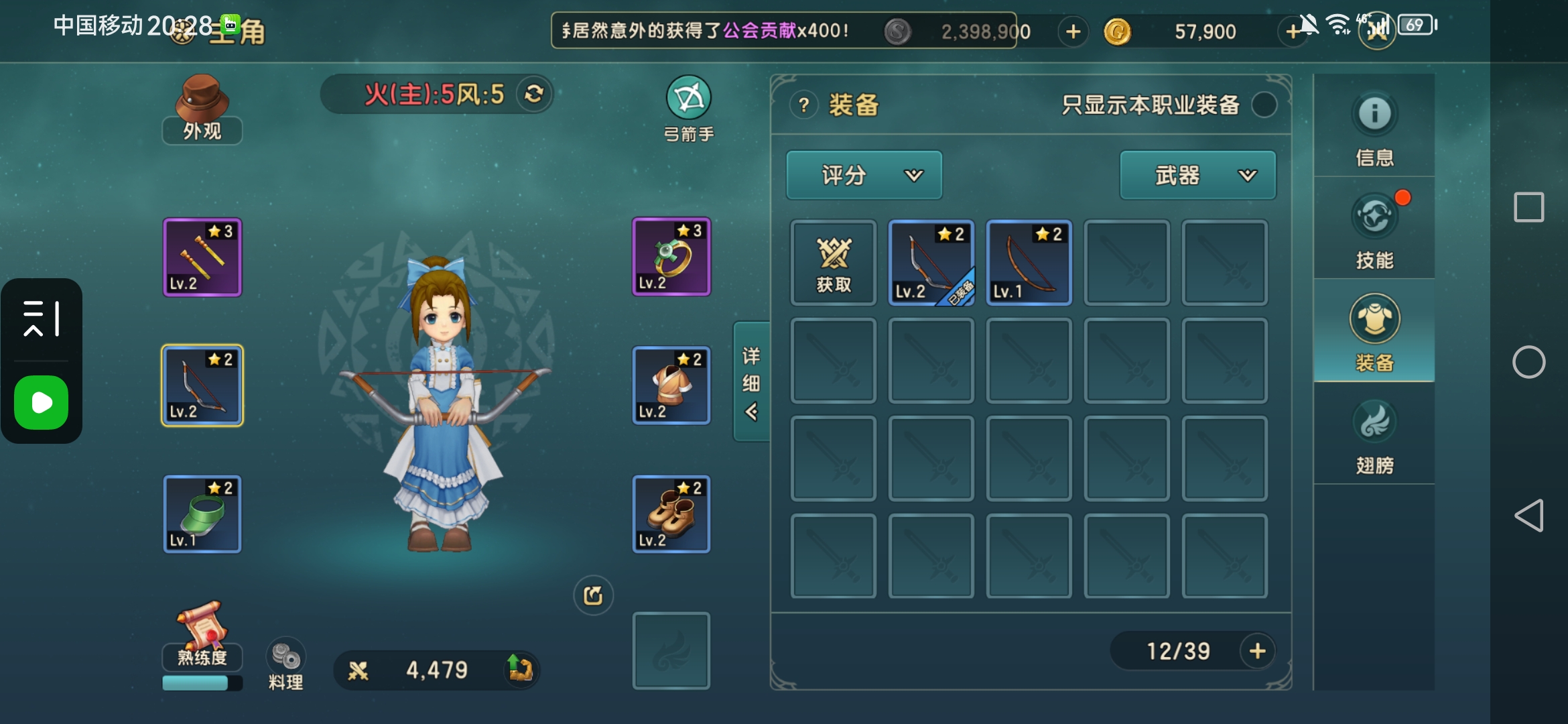This screenshot has width=1568, height=724.
Task: Open the 武器 category dropdown
Action: point(1197,175)
